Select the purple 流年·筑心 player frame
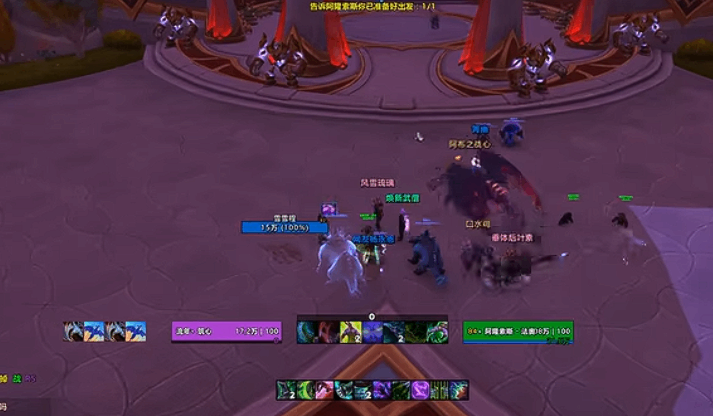This screenshot has height=416, width=713. tap(226, 331)
